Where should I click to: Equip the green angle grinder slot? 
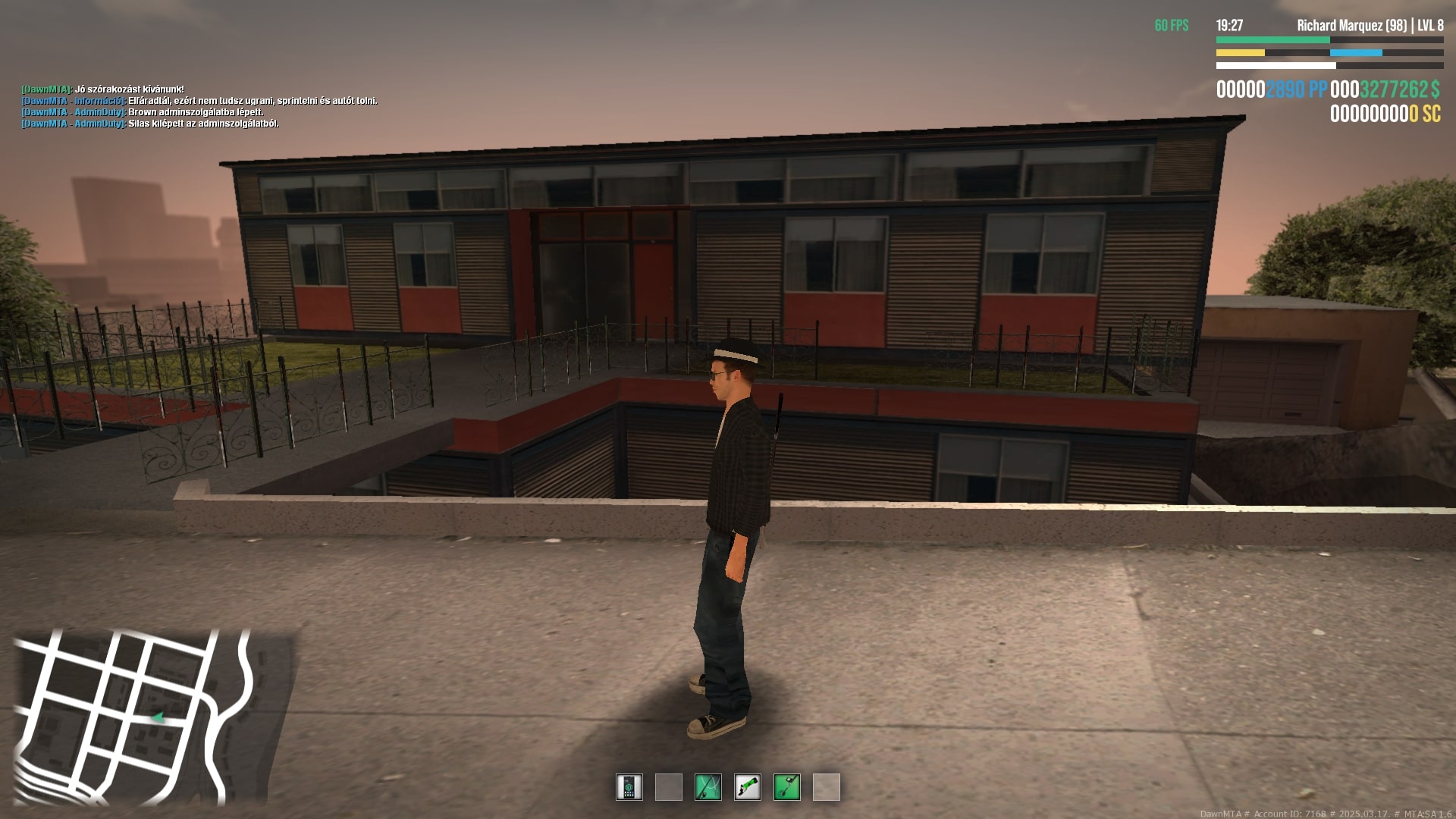pyautogui.click(x=748, y=787)
